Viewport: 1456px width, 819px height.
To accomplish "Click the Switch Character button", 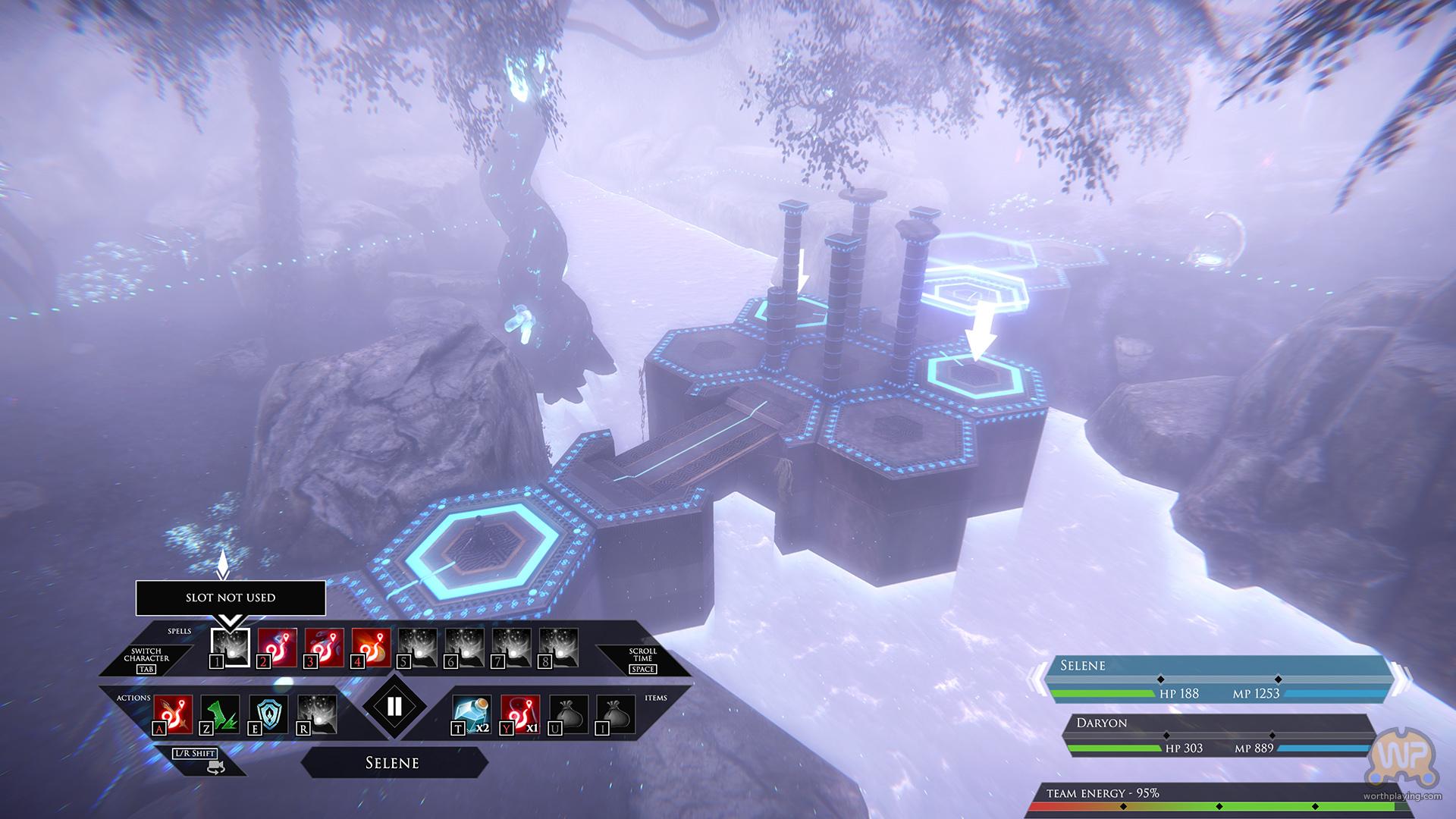I will pyautogui.click(x=146, y=659).
